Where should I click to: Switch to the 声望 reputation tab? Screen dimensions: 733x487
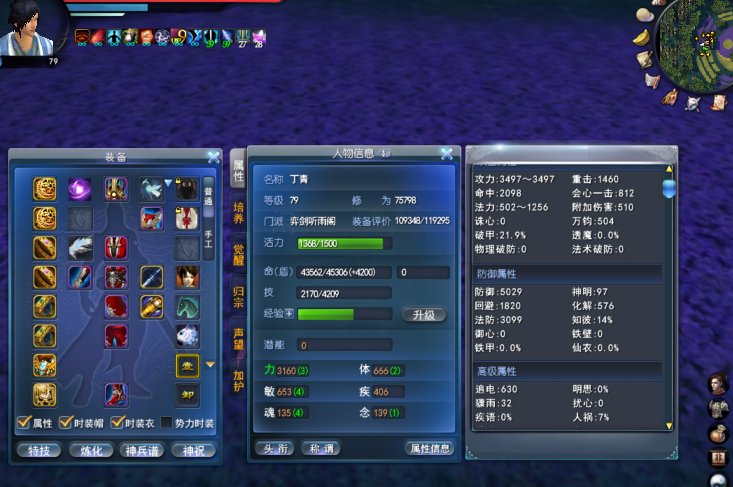click(x=239, y=337)
